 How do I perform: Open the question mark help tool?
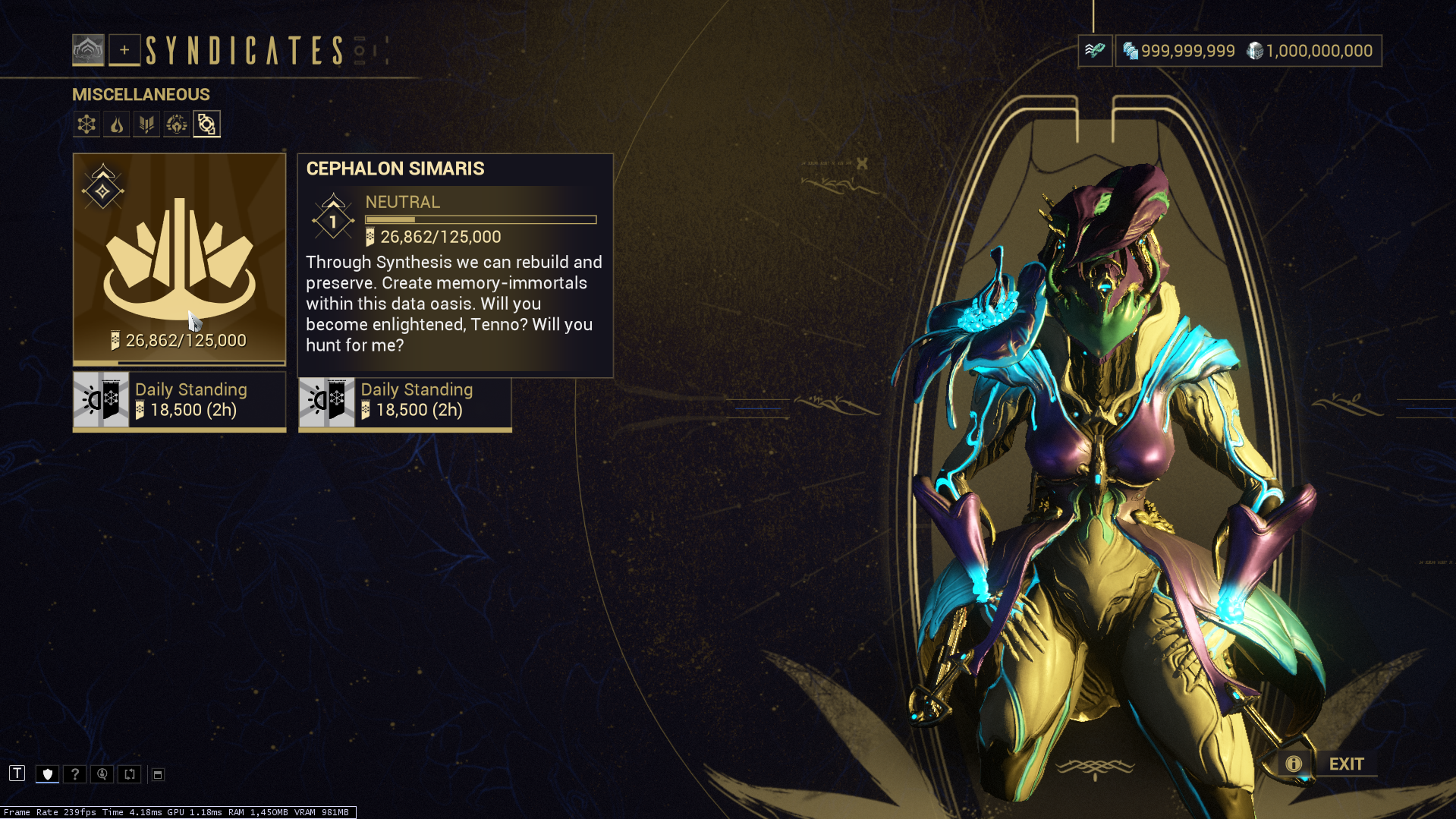click(74, 774)
